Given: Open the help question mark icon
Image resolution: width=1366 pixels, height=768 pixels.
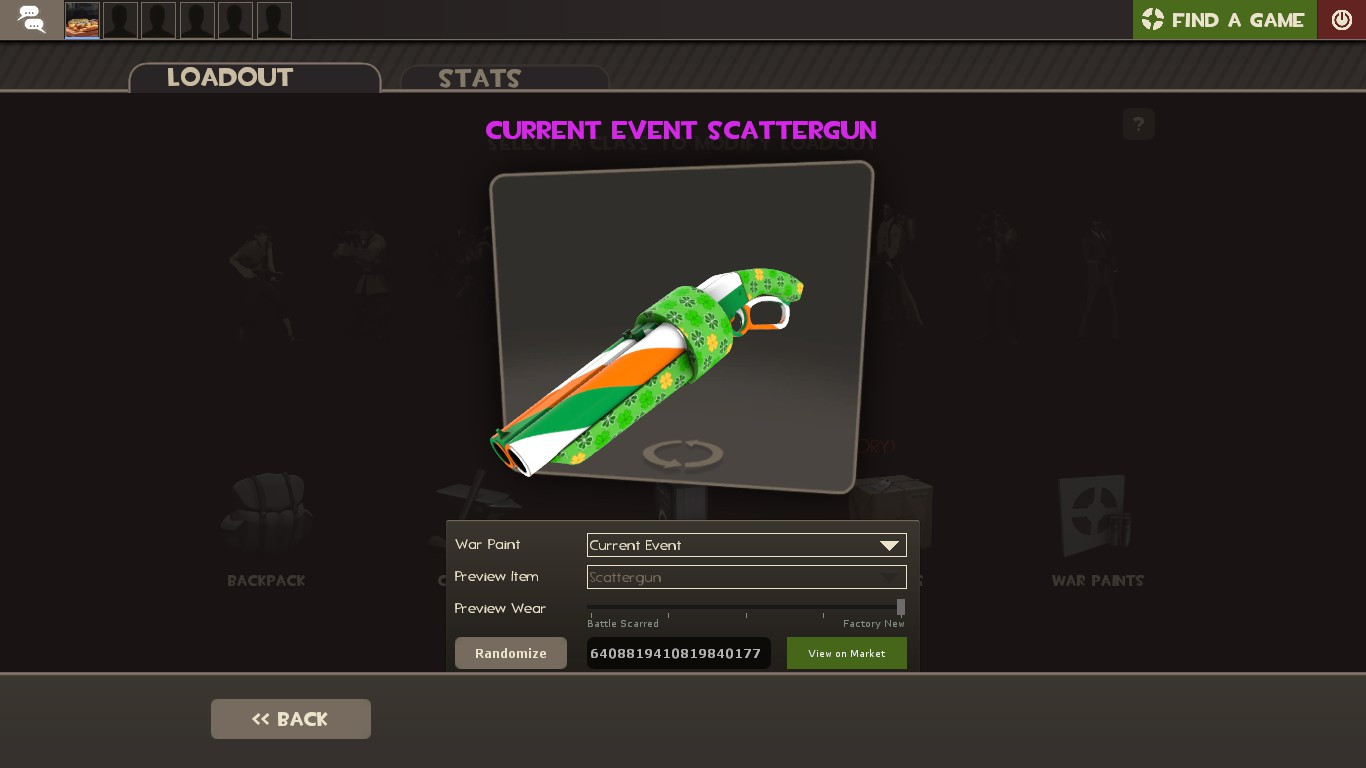Looking at the screenshot, I should [x=1138, y=124].
